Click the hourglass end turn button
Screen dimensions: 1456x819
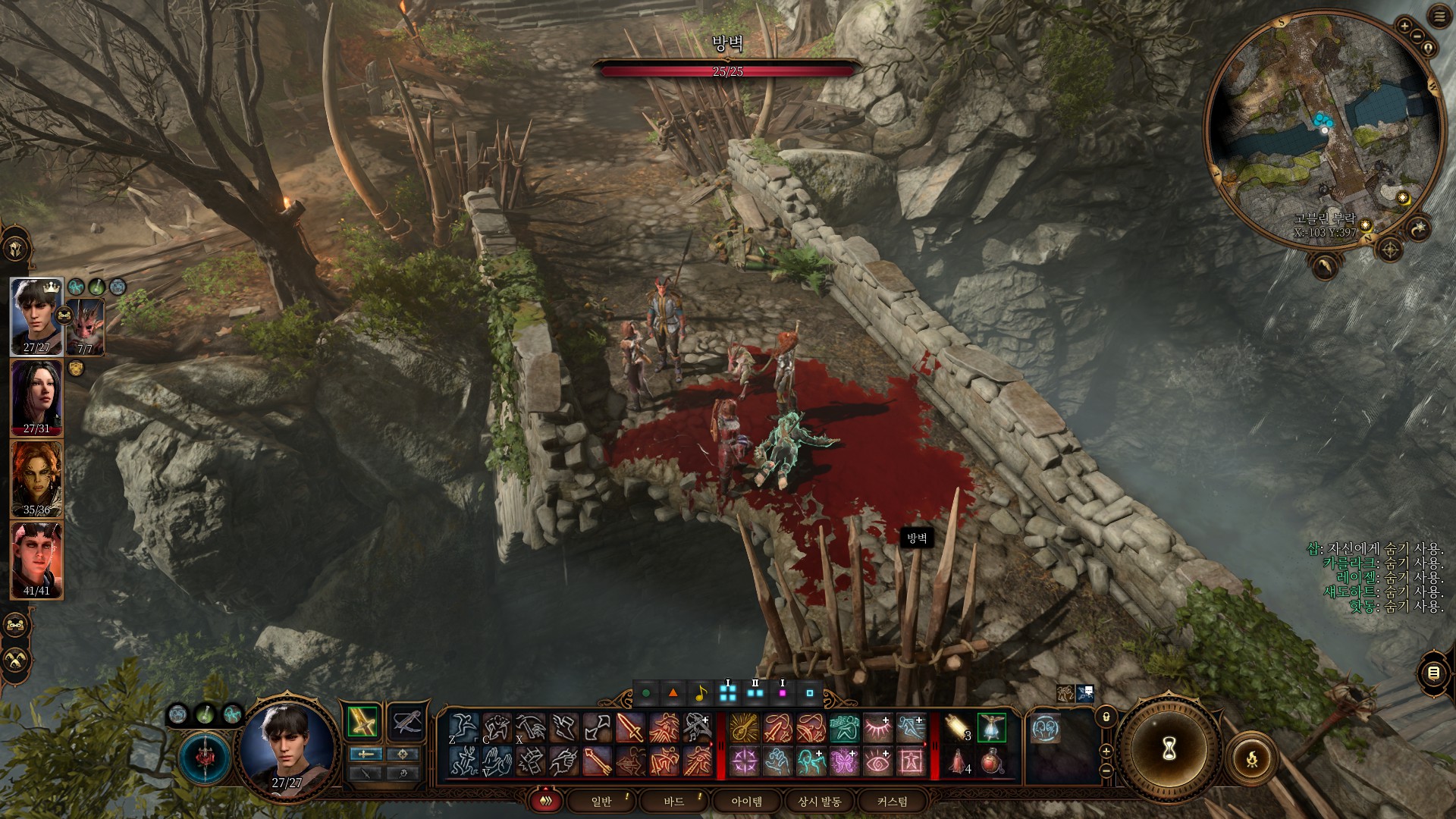pyautogui.click(x=1169, y=749)
